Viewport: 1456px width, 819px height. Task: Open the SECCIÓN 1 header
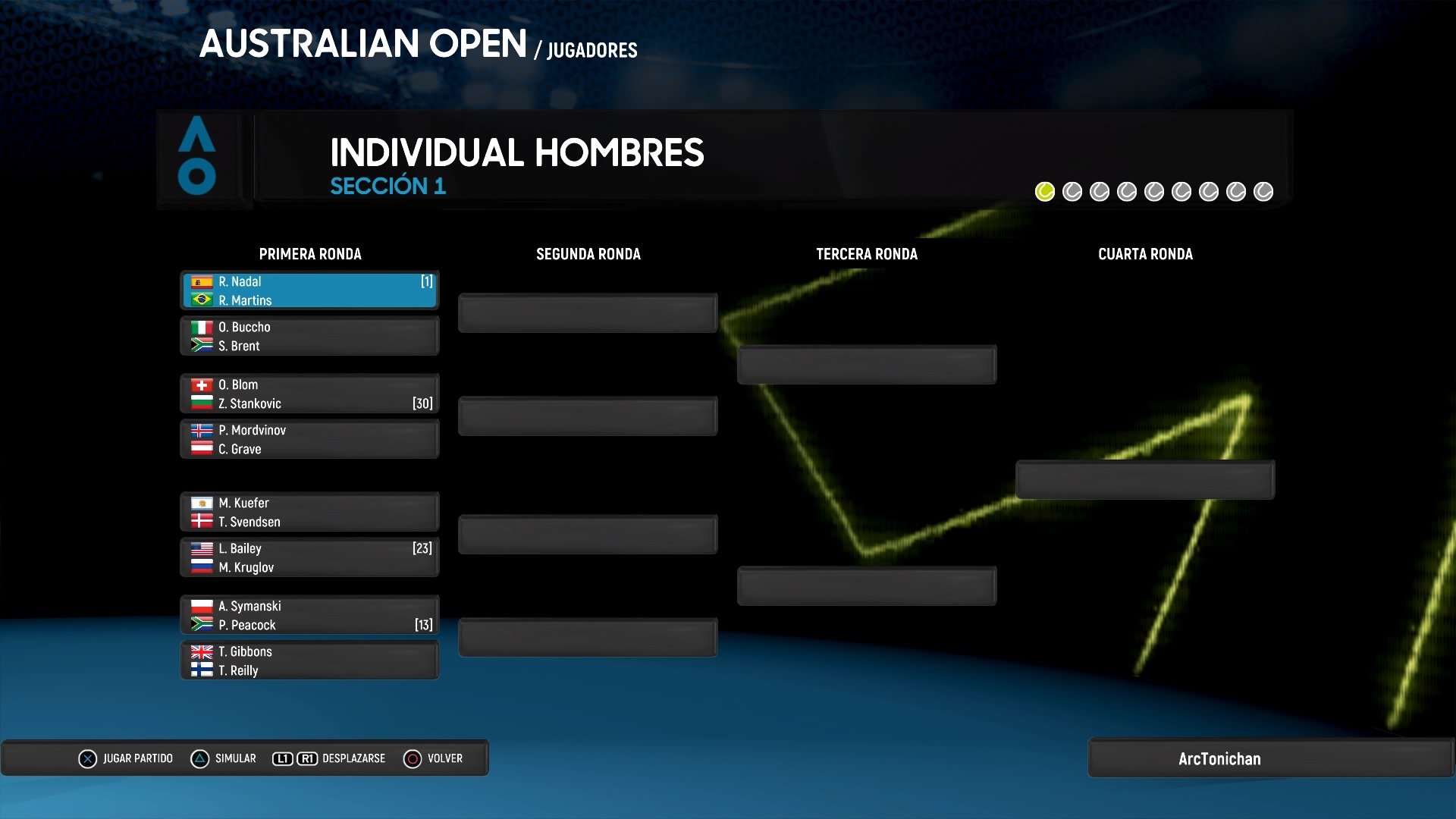coord(388,187)
